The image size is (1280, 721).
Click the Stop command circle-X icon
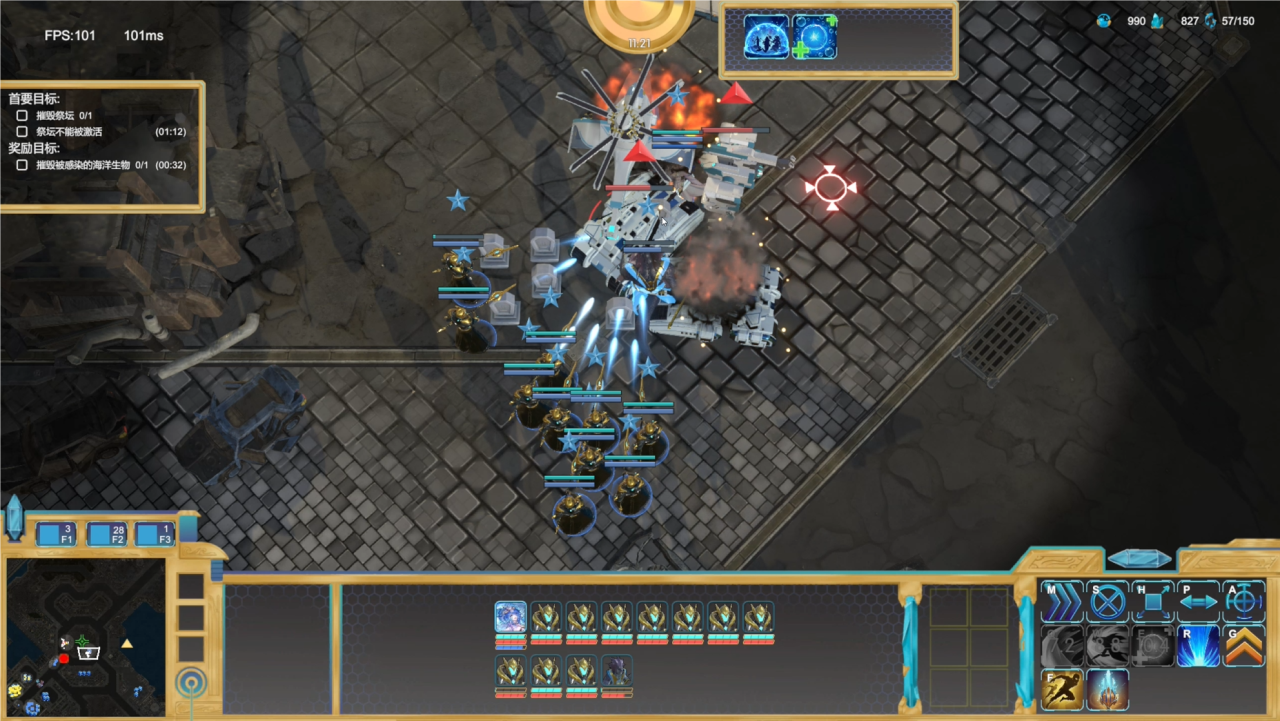click(1107, 602)
